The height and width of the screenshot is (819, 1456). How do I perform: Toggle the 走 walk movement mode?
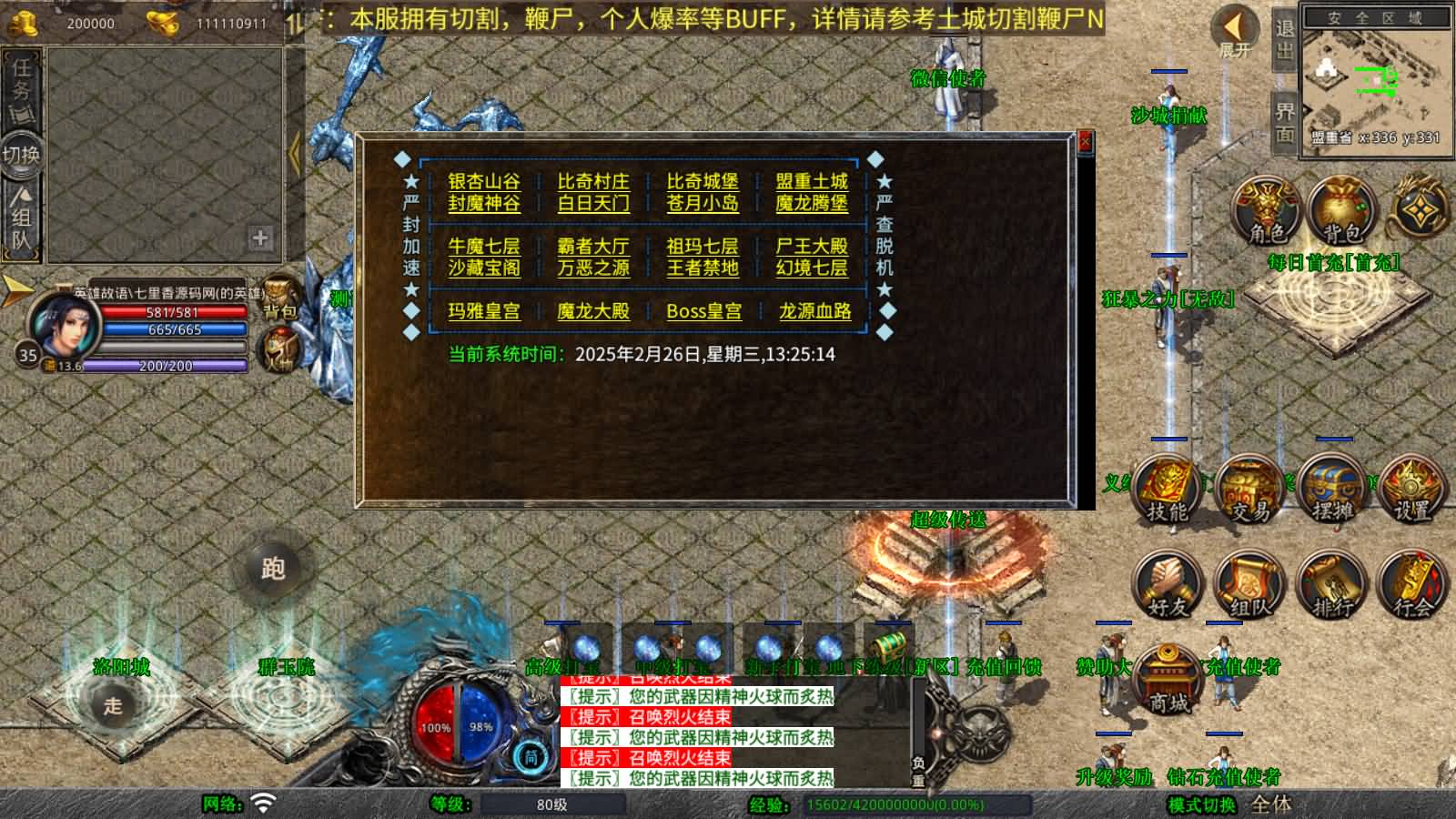(x=114, y=707)
